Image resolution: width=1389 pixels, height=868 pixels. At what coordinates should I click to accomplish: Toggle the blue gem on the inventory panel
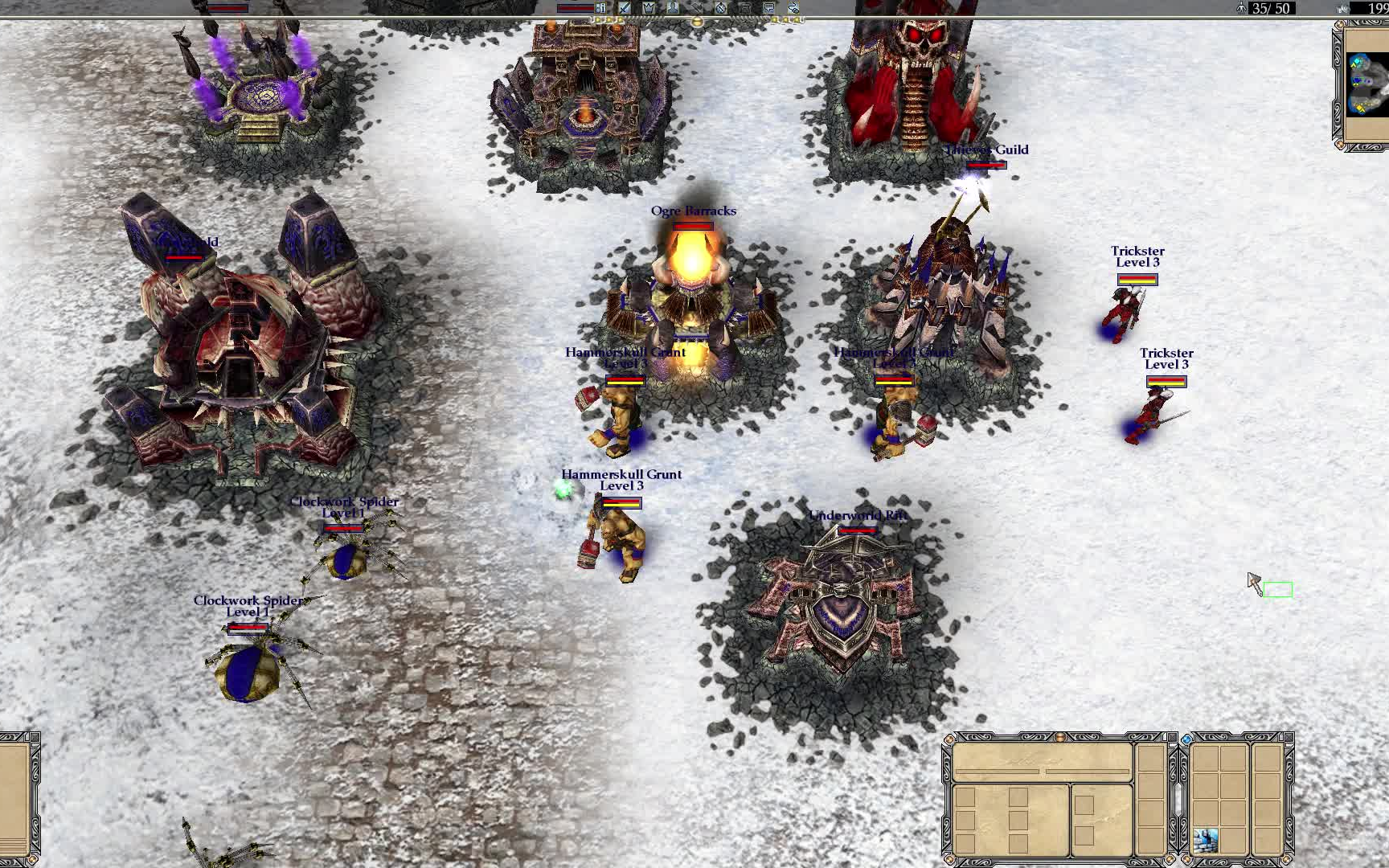pyautogui.click(x=1186, y=739)
